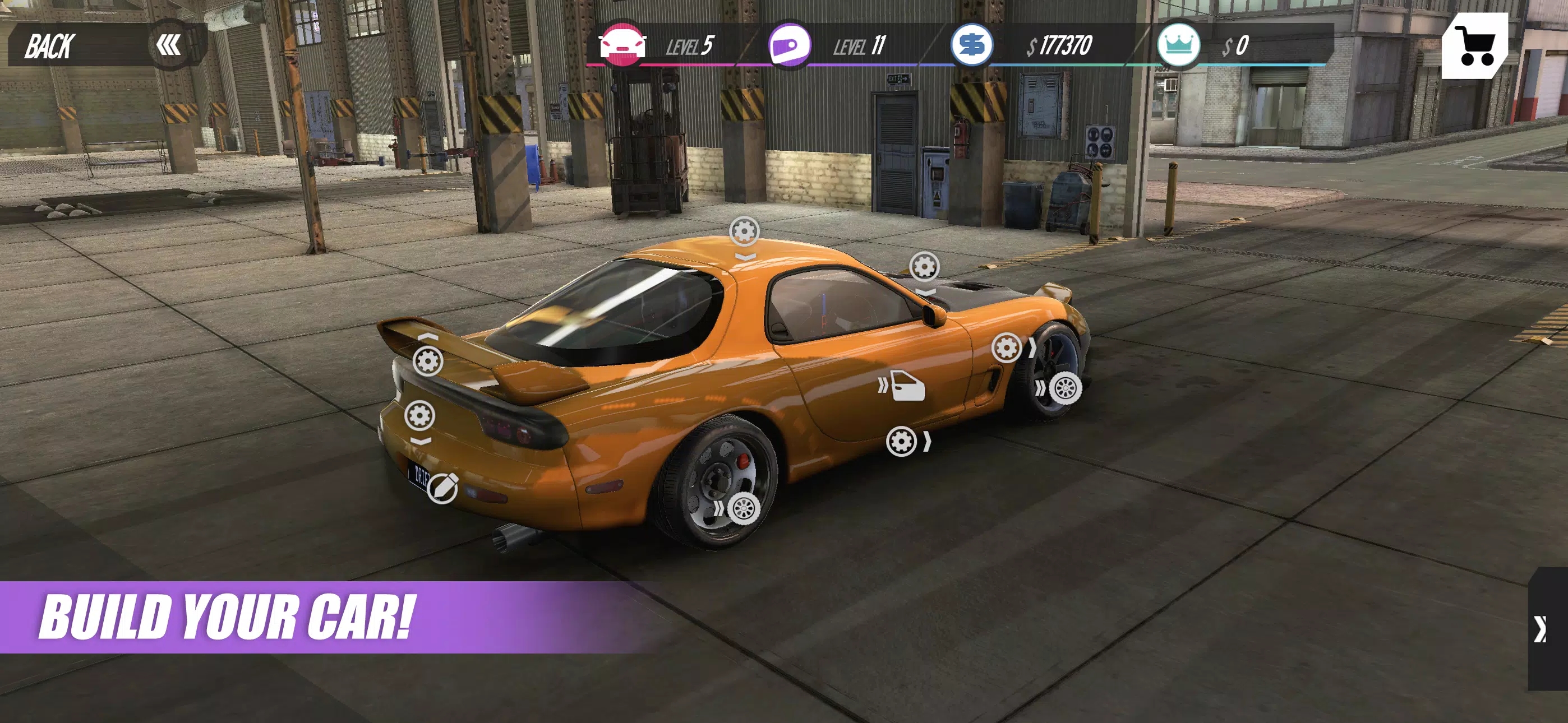Screen dimensions: 1568x723
Task: Tap the purple helmet driver level icon
Action: (x=790, y=45)
